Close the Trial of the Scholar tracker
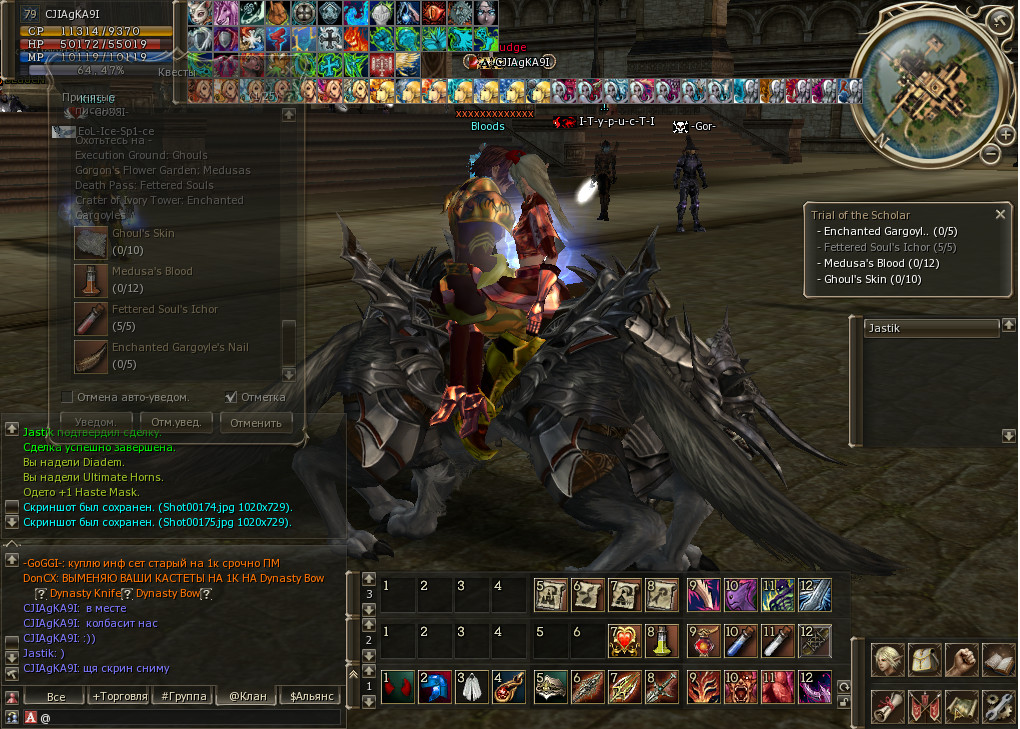Image resolution: width=1020 pixels, height=729 pixels. [1000, 214]
